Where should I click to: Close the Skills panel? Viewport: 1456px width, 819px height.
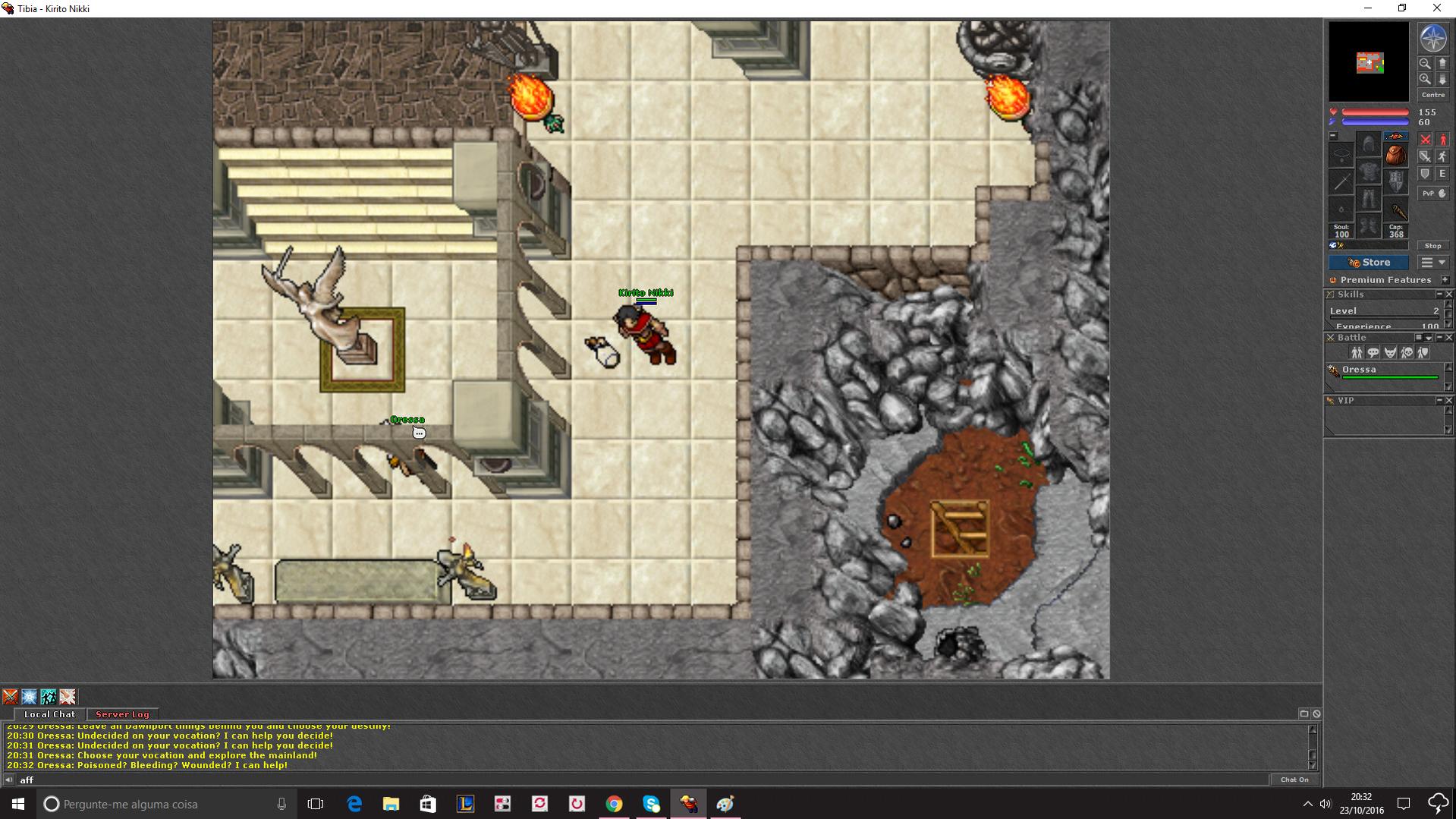(1448, 295)
